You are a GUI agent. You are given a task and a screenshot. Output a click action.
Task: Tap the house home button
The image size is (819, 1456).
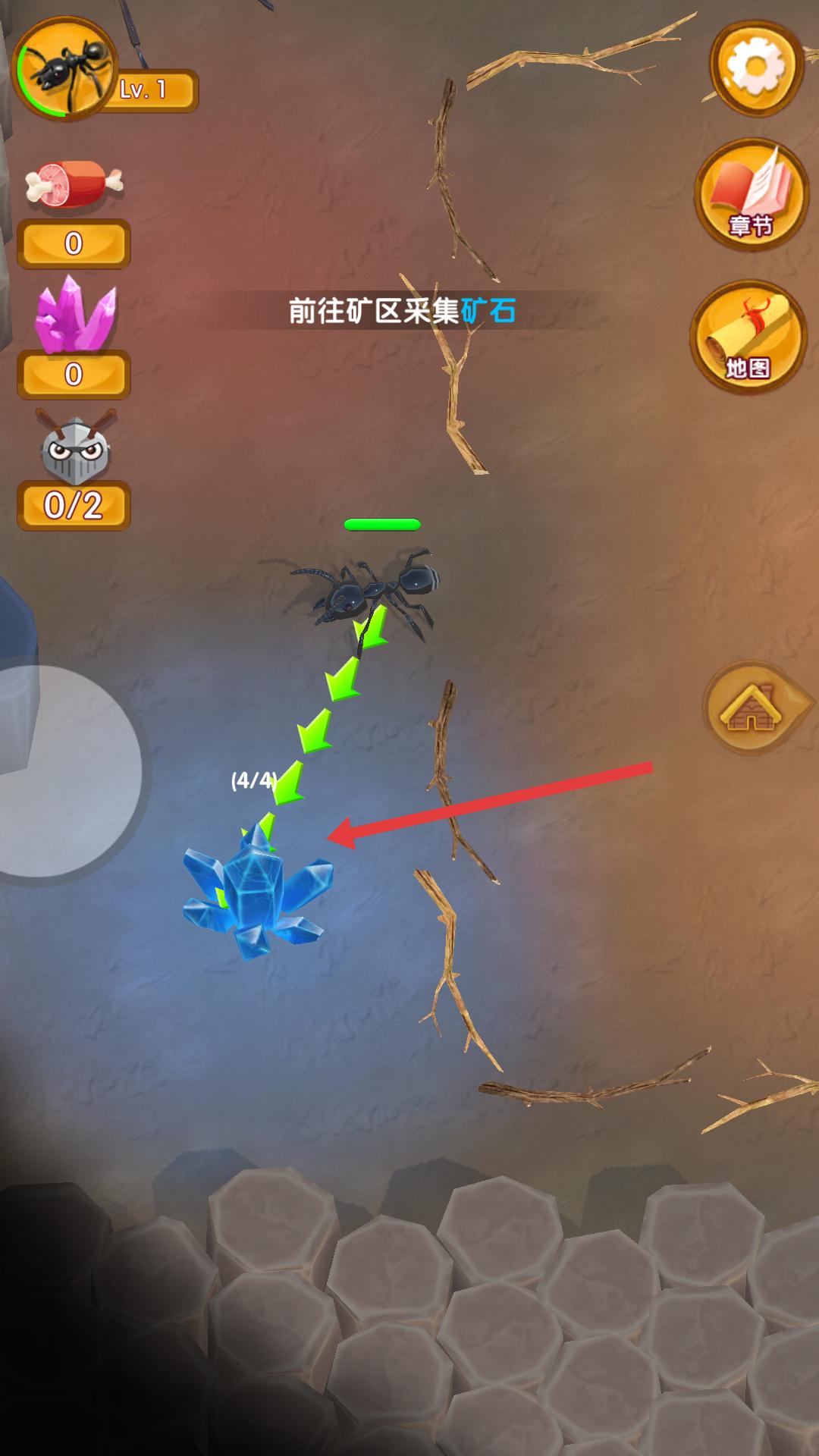pos(752,708)
